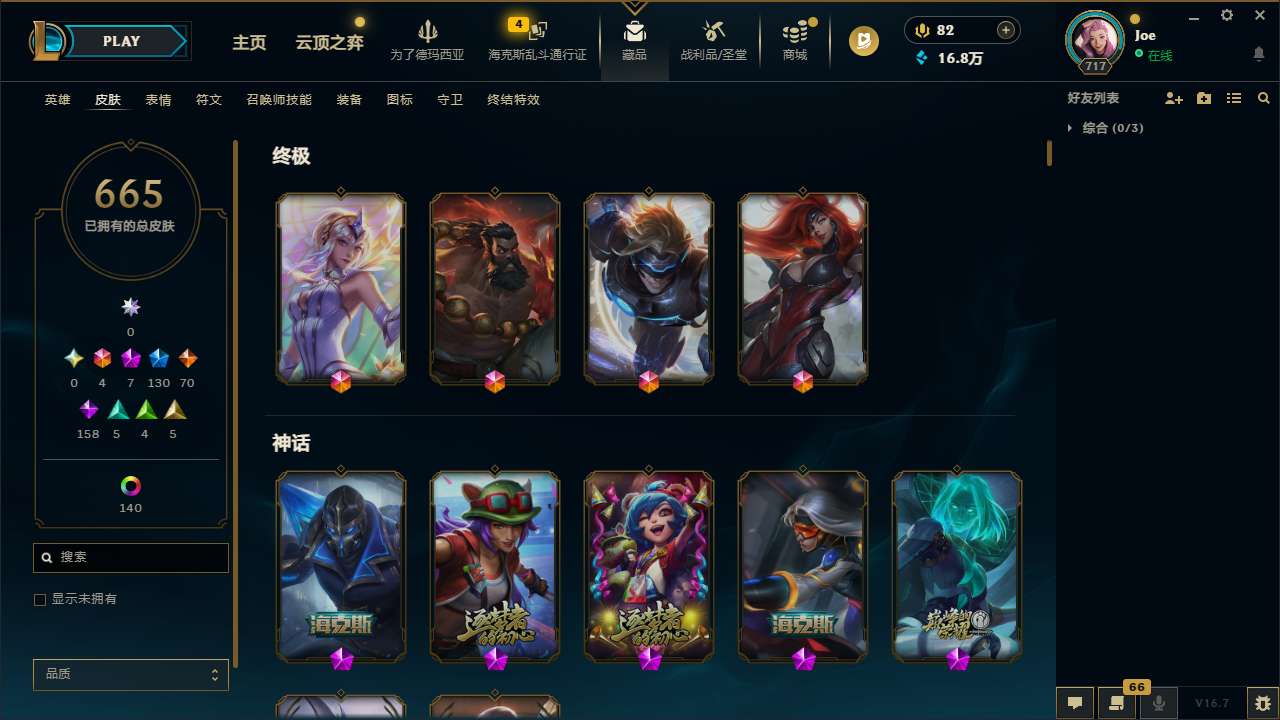Switch friend list to detailed list view
1280x720 pixels.
[x=1234, y=98]
